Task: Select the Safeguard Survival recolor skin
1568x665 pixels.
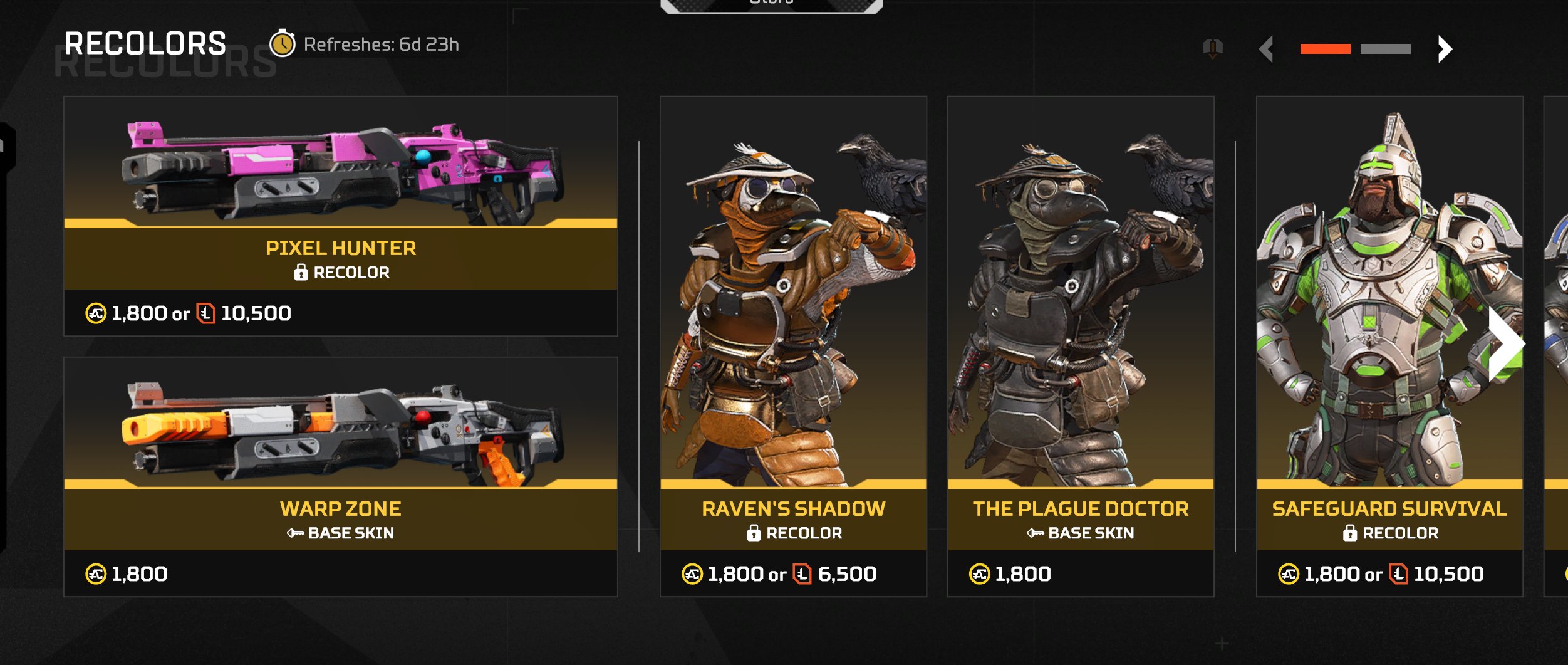Action: coord(1389,346)
